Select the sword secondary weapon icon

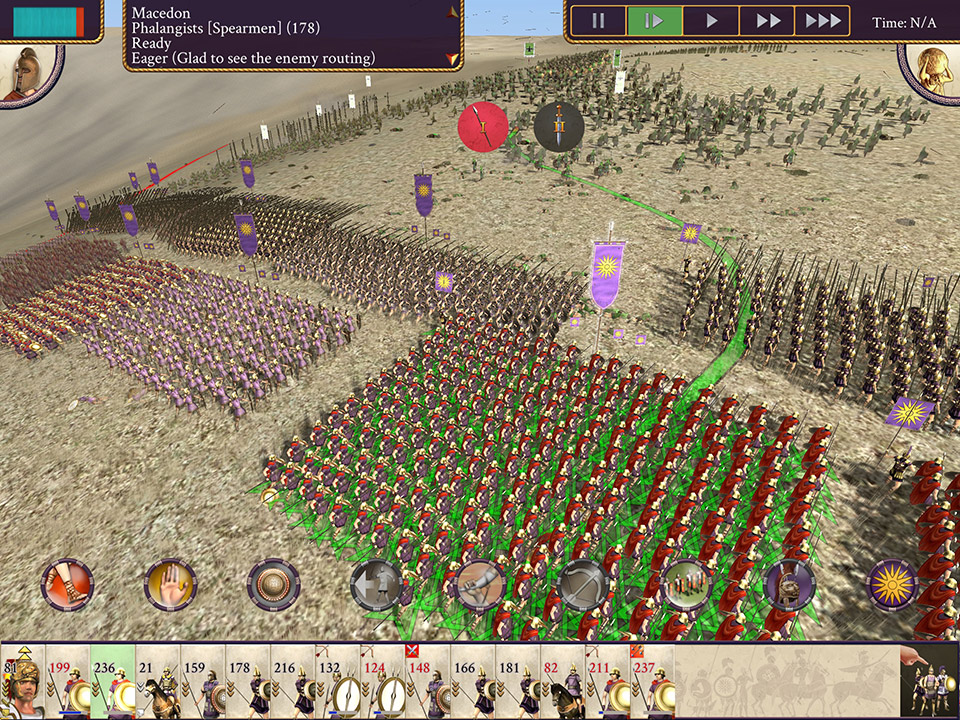coord(559,127)
